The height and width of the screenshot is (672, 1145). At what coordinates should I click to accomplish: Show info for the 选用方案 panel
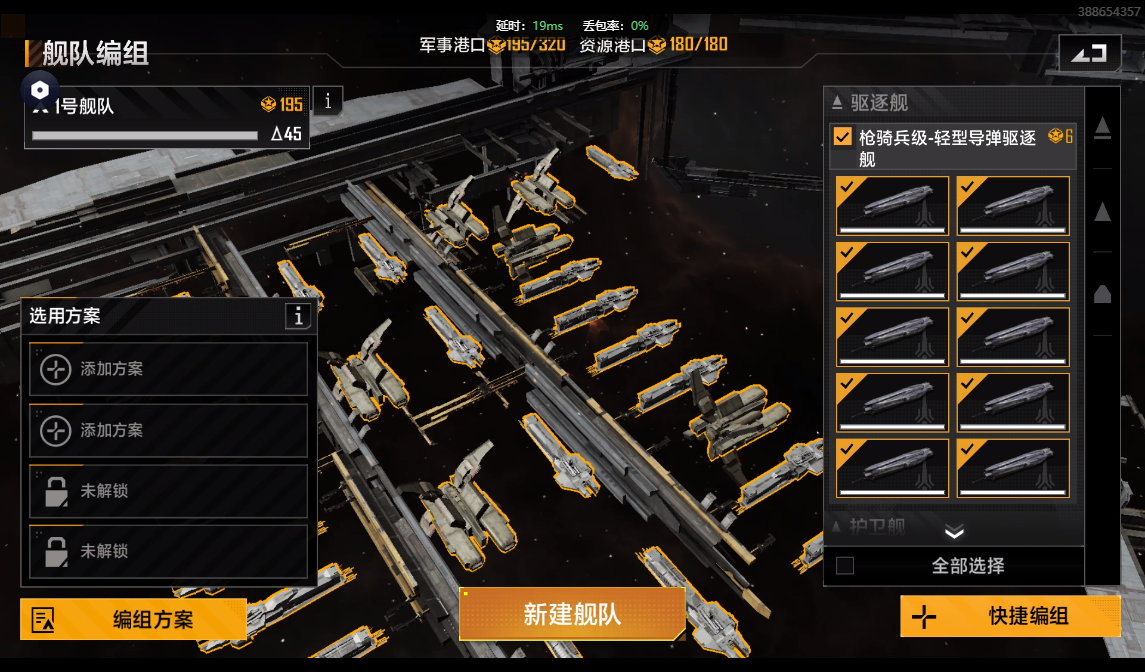pyautogui.click(x=298, y=316)
